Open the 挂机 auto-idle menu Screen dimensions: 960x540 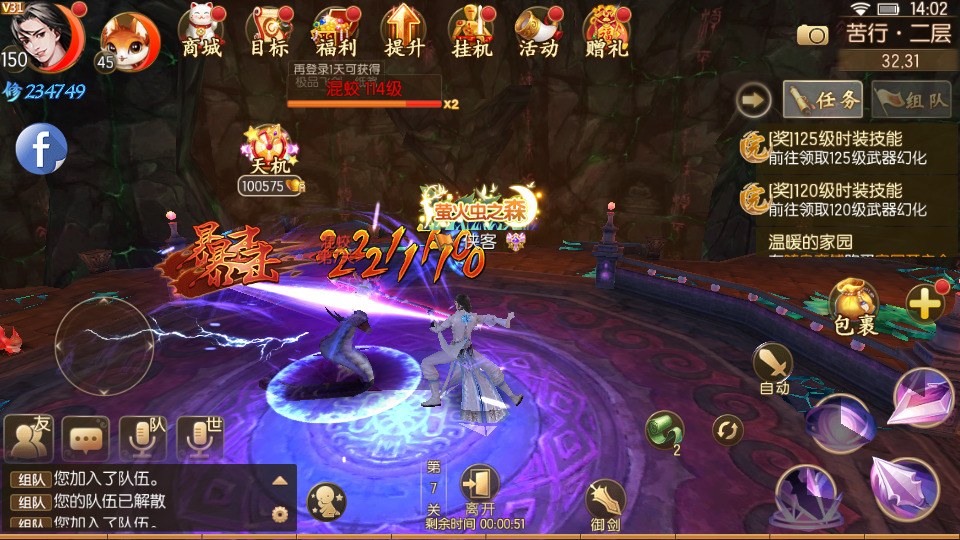point(471,31)
